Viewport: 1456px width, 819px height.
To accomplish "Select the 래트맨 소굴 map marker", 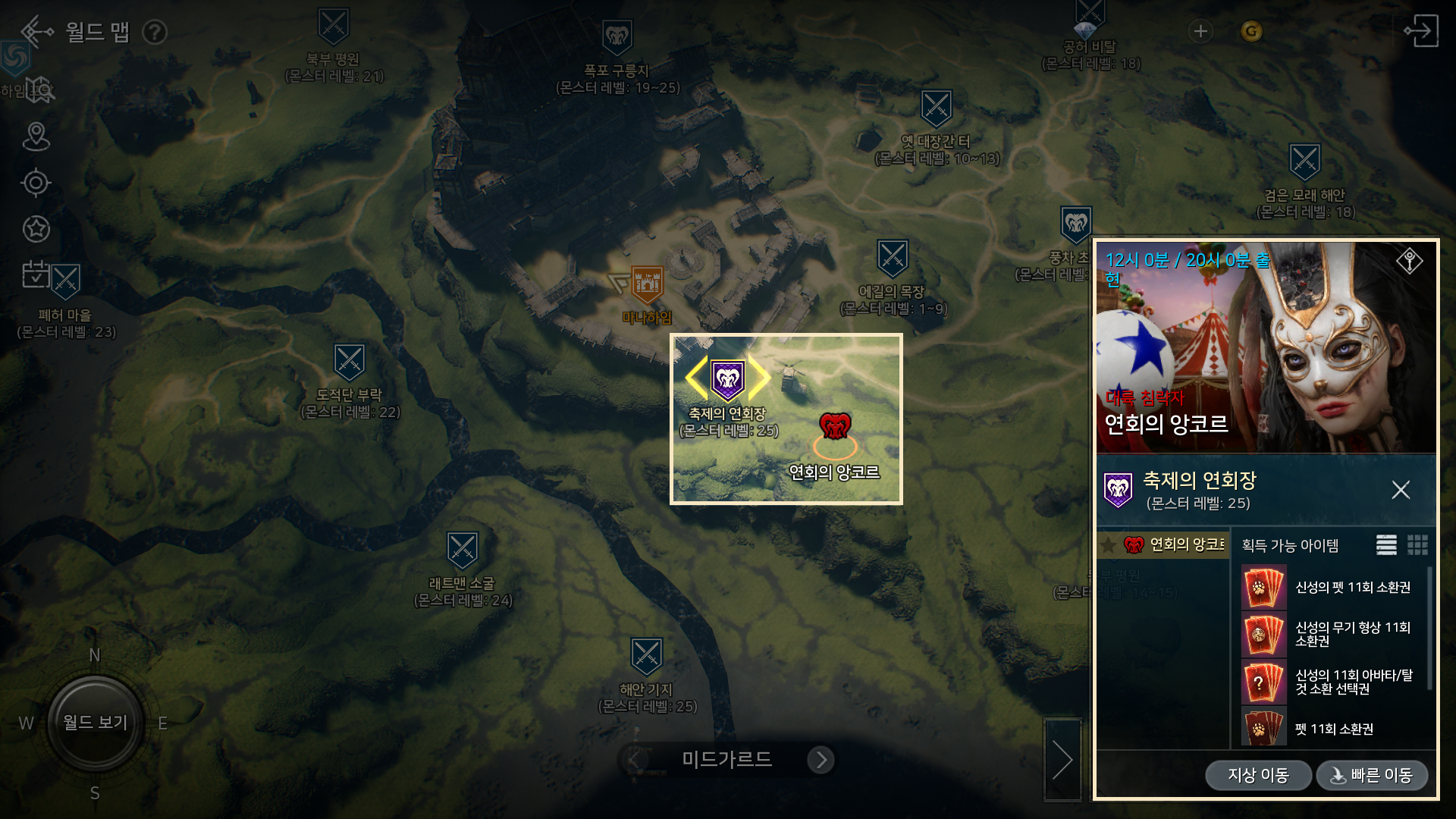I will (x=462, y=551).
